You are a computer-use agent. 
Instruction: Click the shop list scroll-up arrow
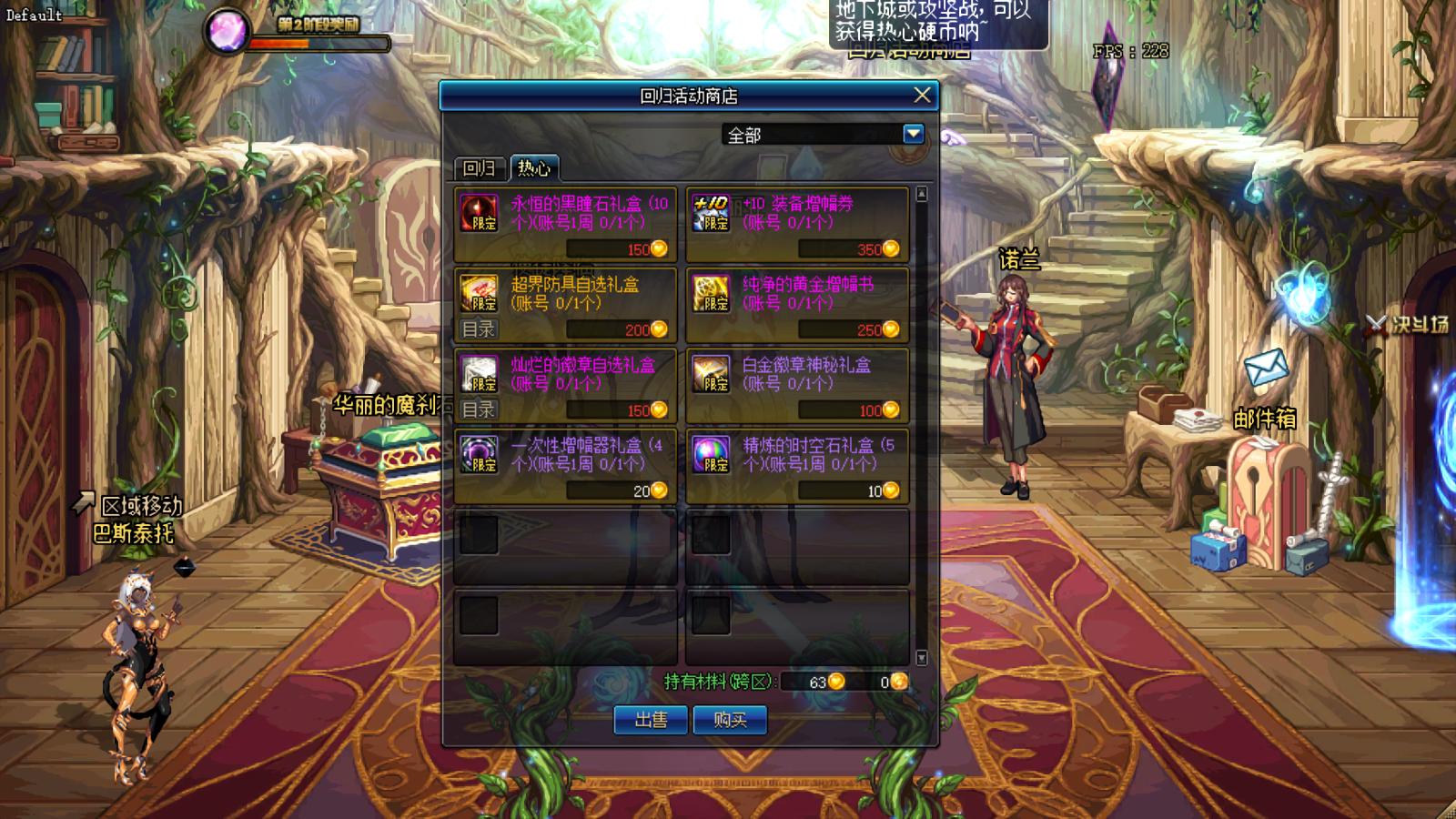point(922,194)
